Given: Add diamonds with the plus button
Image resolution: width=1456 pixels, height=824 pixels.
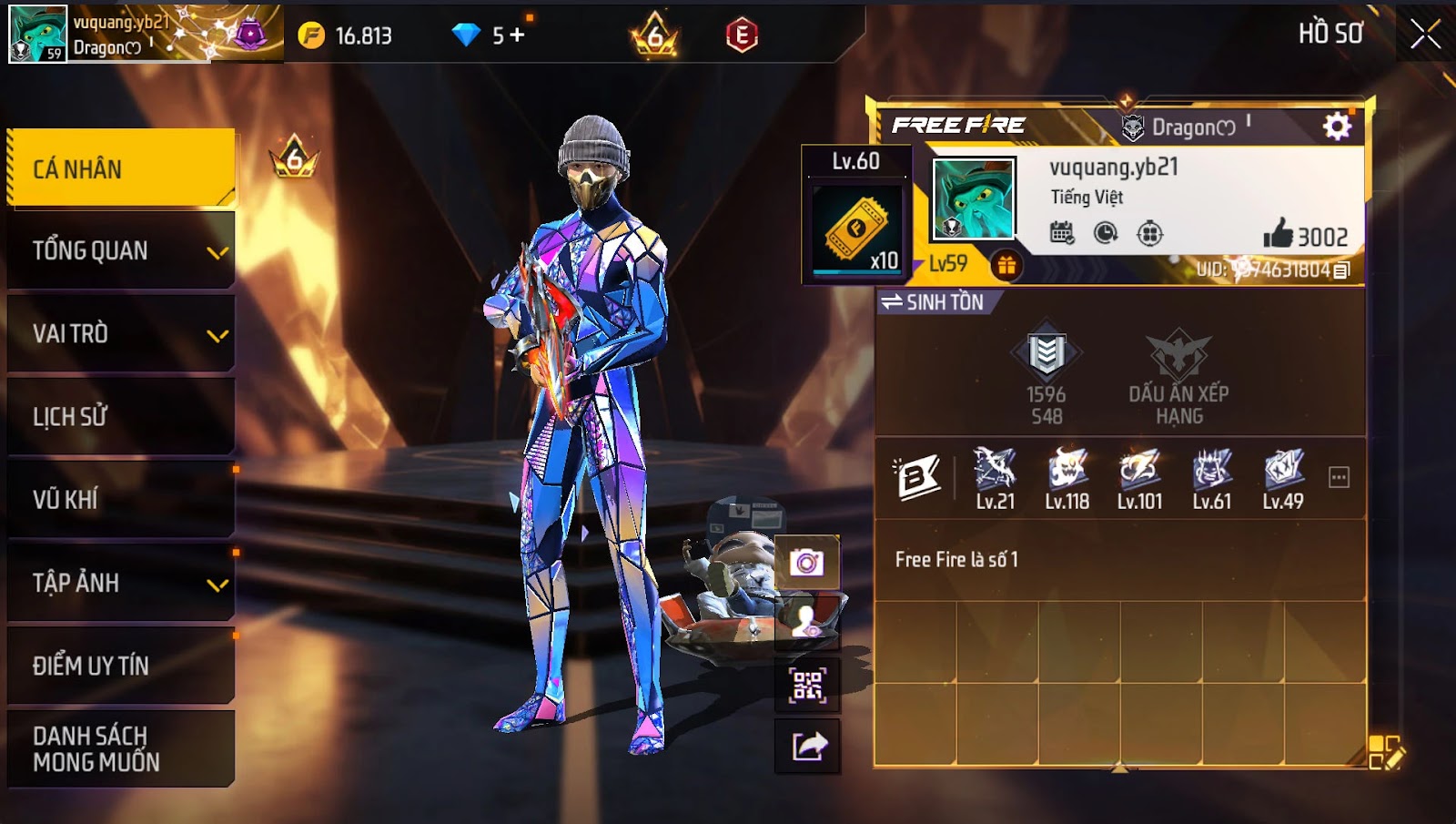Looking at the screenshot, I should coord(518,36).
